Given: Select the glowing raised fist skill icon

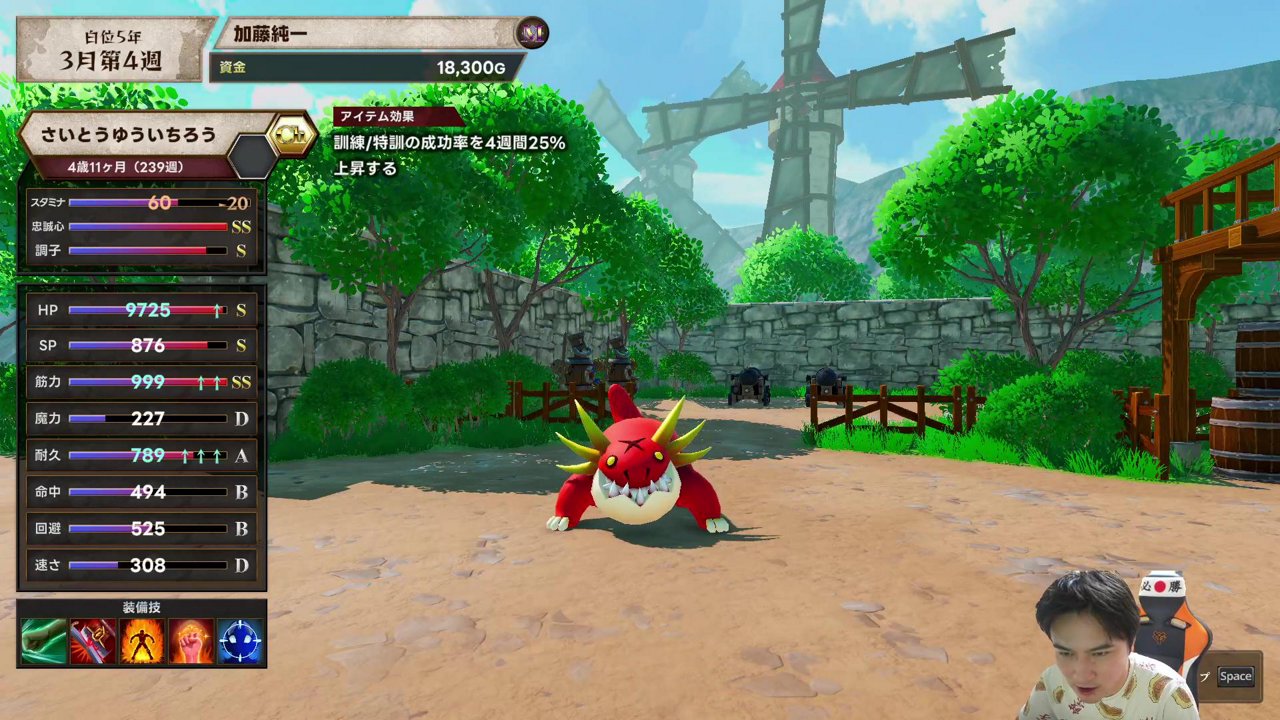Looking at the screenshot, I should (191, 642).
